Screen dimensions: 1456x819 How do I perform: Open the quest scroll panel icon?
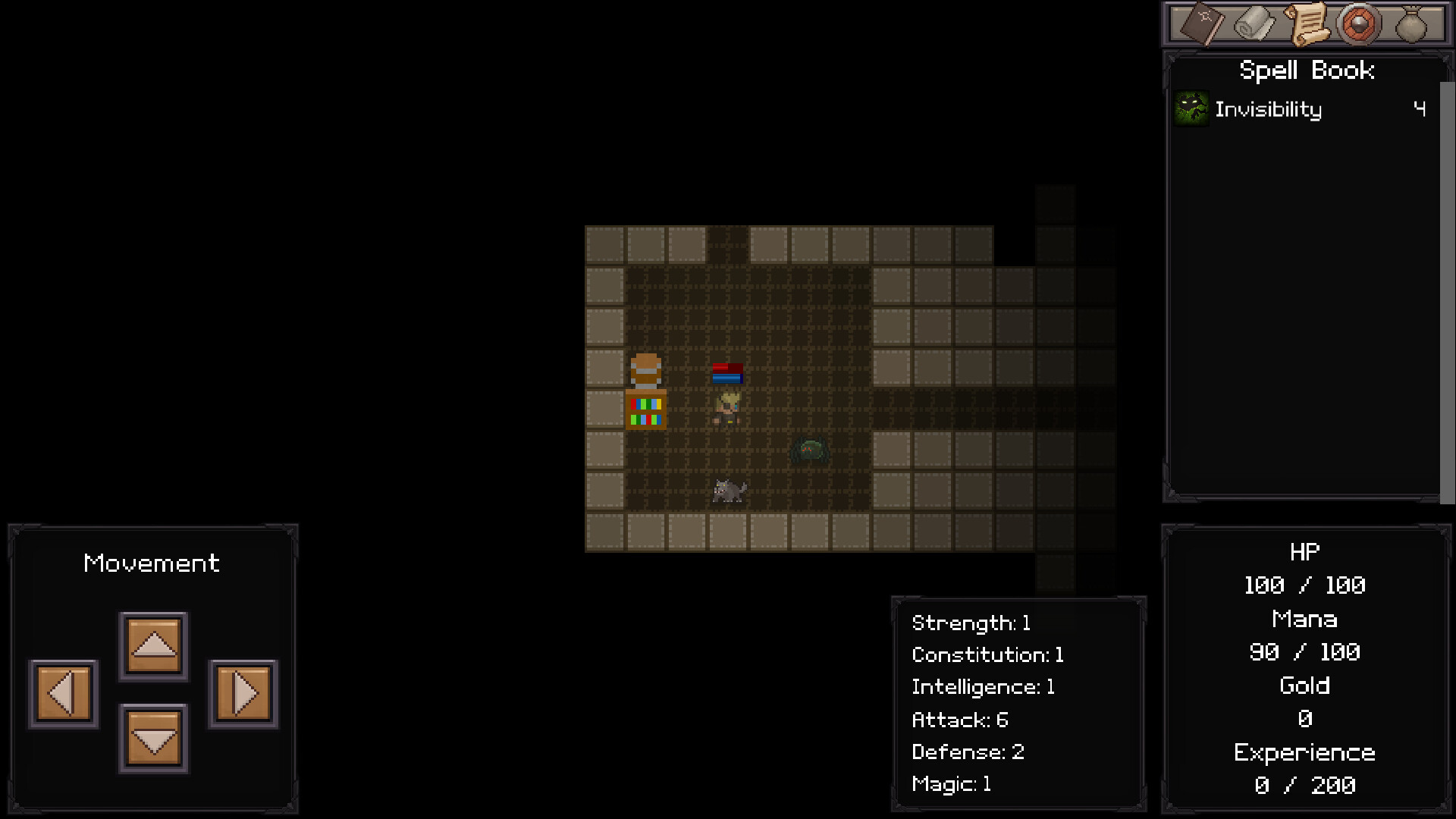pyautogui.click(x=1307, y=24)
